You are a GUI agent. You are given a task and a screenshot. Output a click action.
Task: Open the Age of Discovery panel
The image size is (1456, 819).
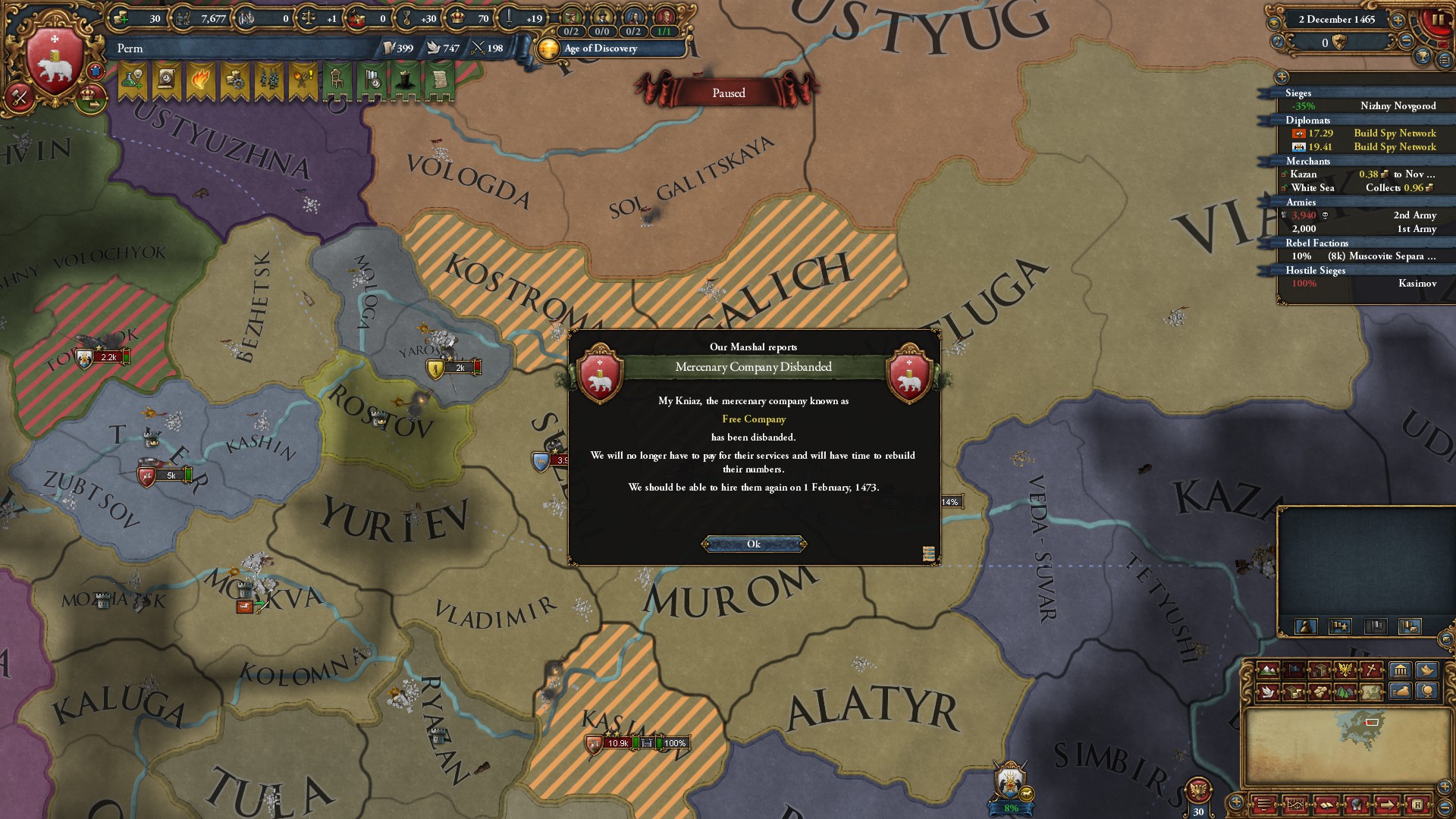point(598,49)
